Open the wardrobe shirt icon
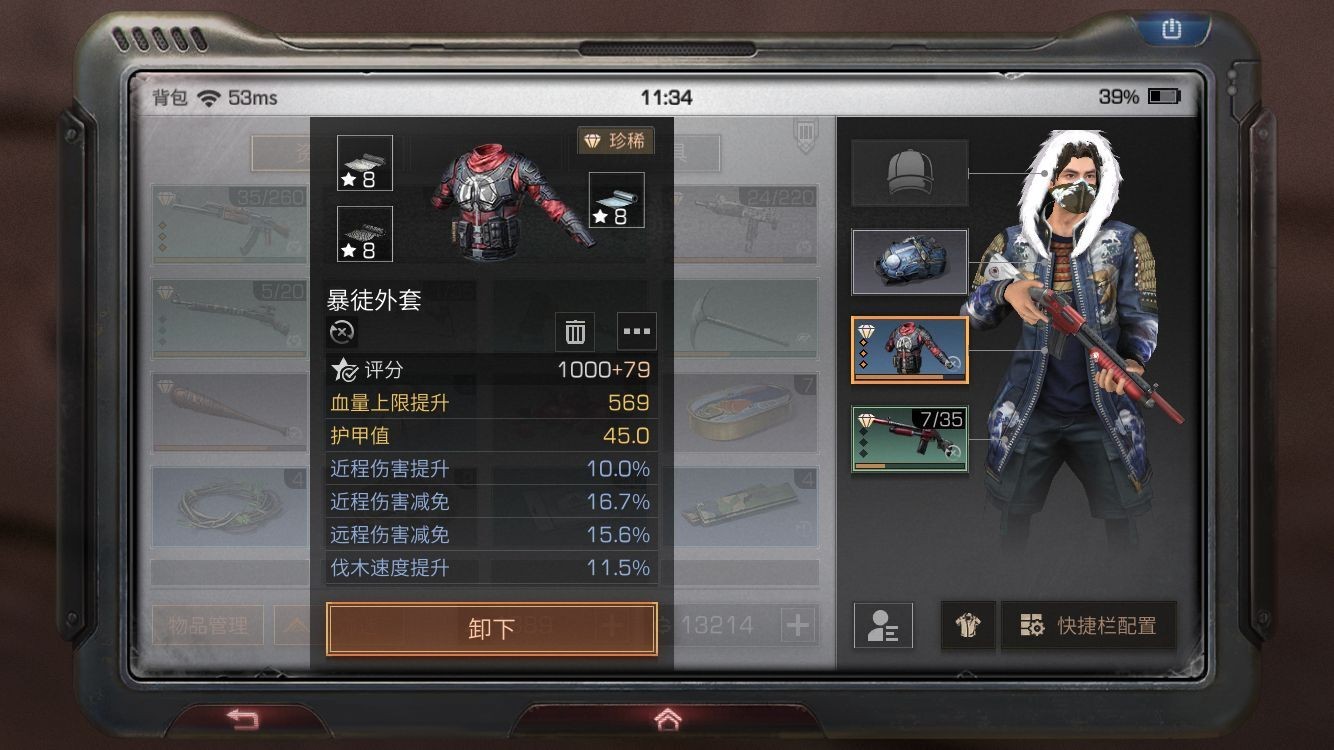 [x=967, y=625]
